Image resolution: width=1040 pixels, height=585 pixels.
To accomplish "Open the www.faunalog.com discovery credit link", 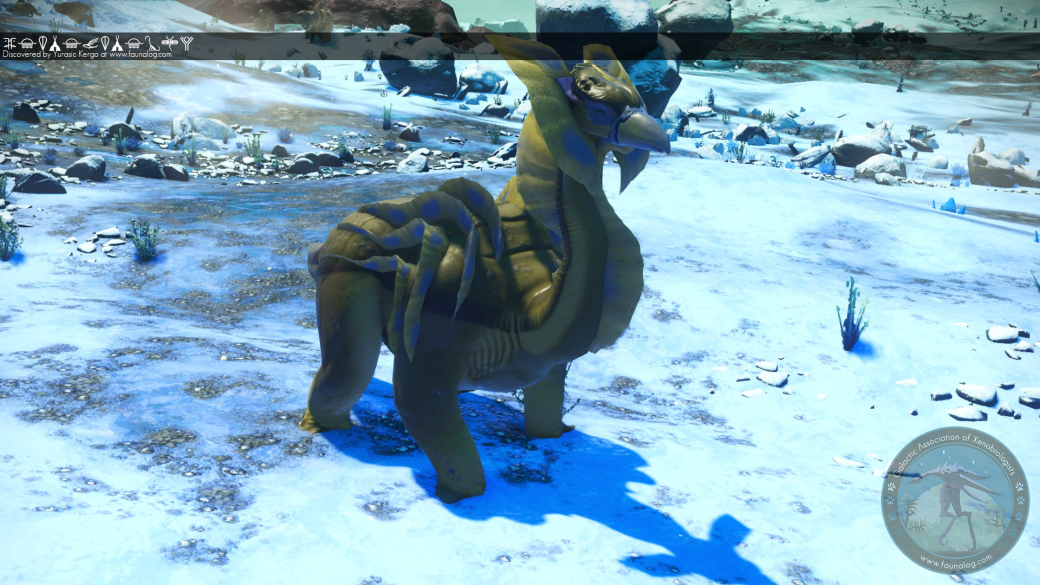I will tap(140, 55).
